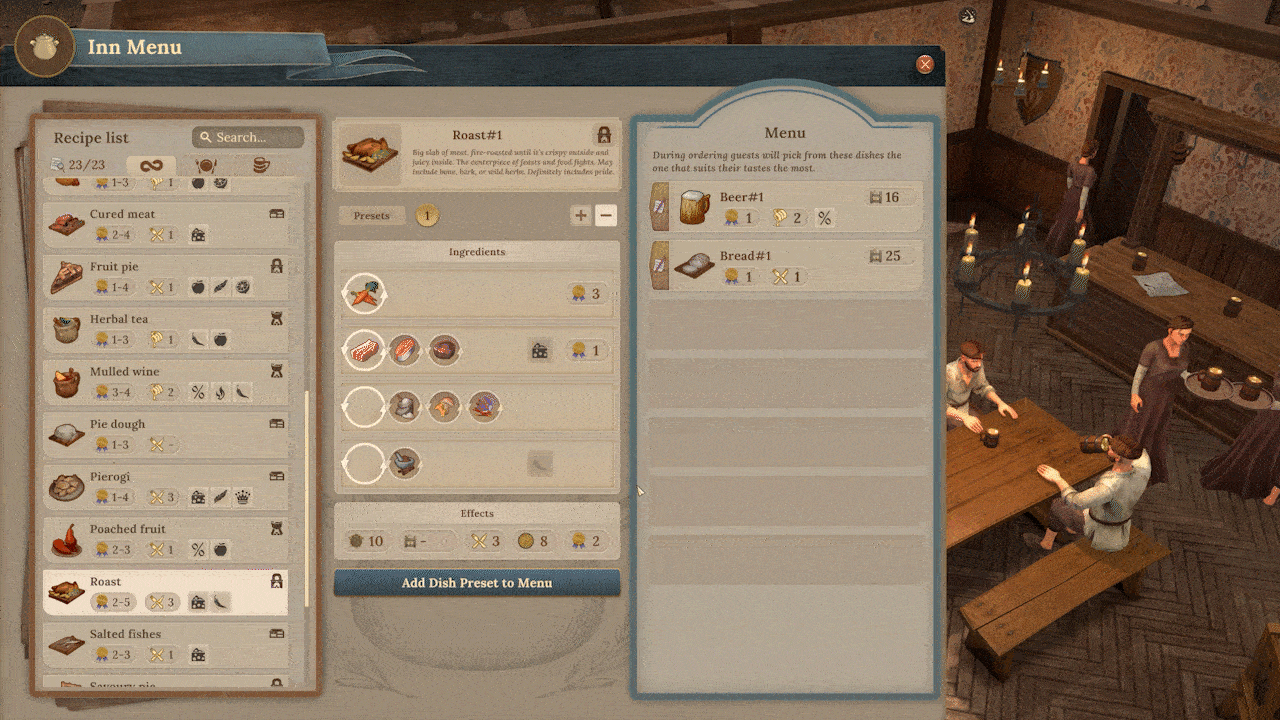Switch to the food recipes plate tab

click(x=206, y=165)
